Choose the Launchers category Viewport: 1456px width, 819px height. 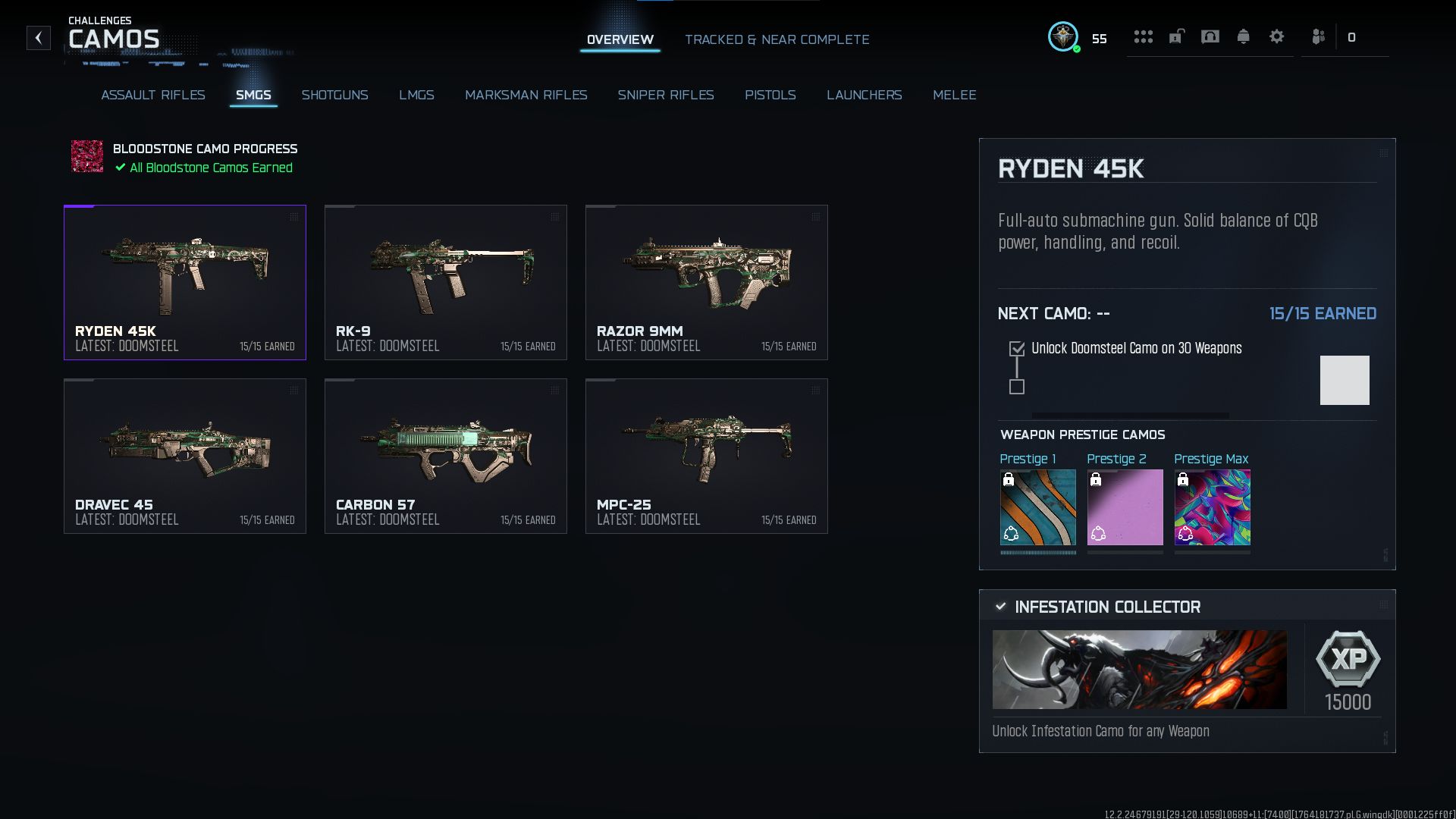tap(864, 95)
